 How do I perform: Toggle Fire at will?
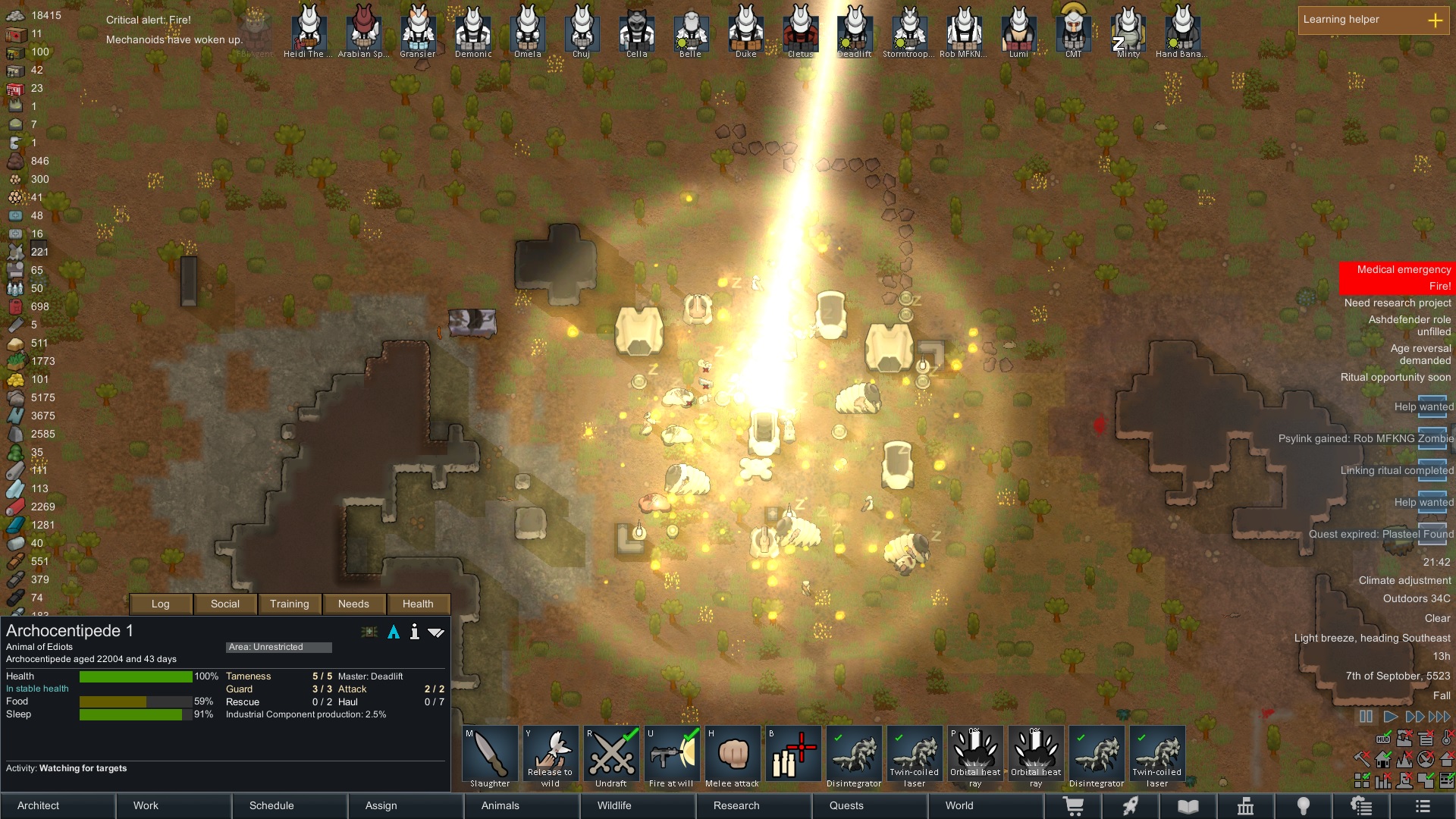click(x=672, y=757)
